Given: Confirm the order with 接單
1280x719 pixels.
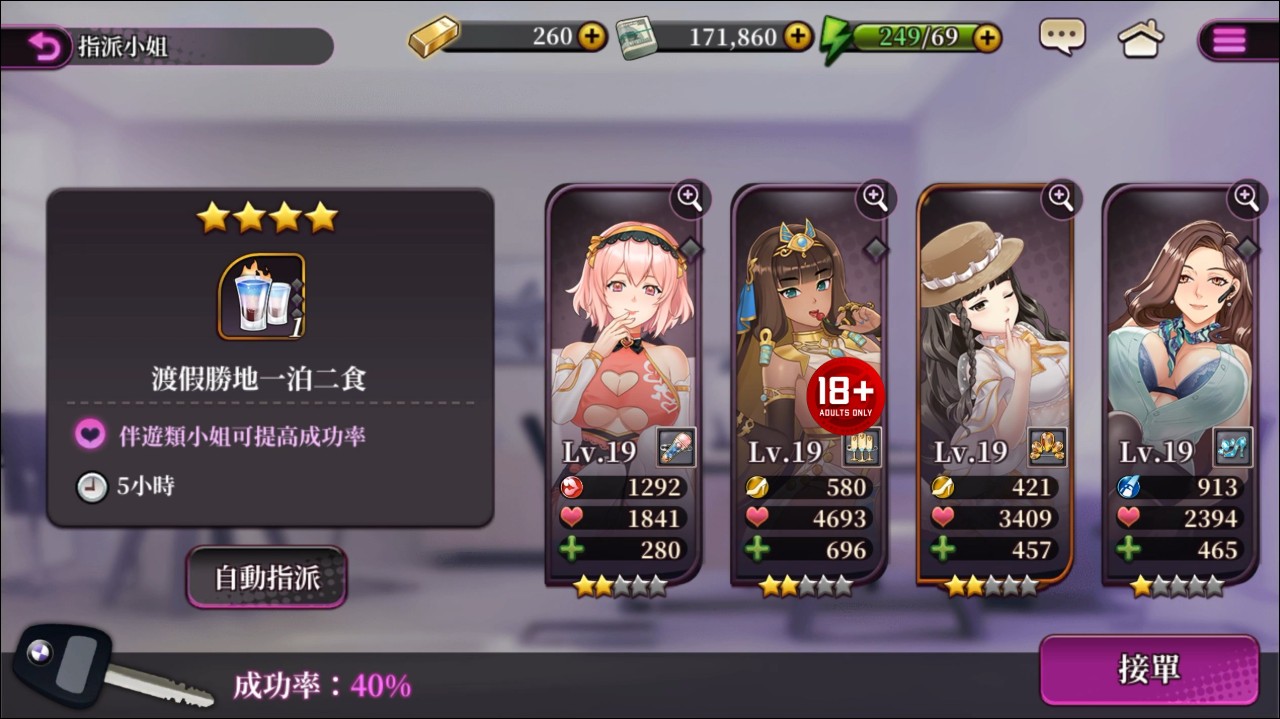Looking at the screenshot, I should pos(1148,669).
